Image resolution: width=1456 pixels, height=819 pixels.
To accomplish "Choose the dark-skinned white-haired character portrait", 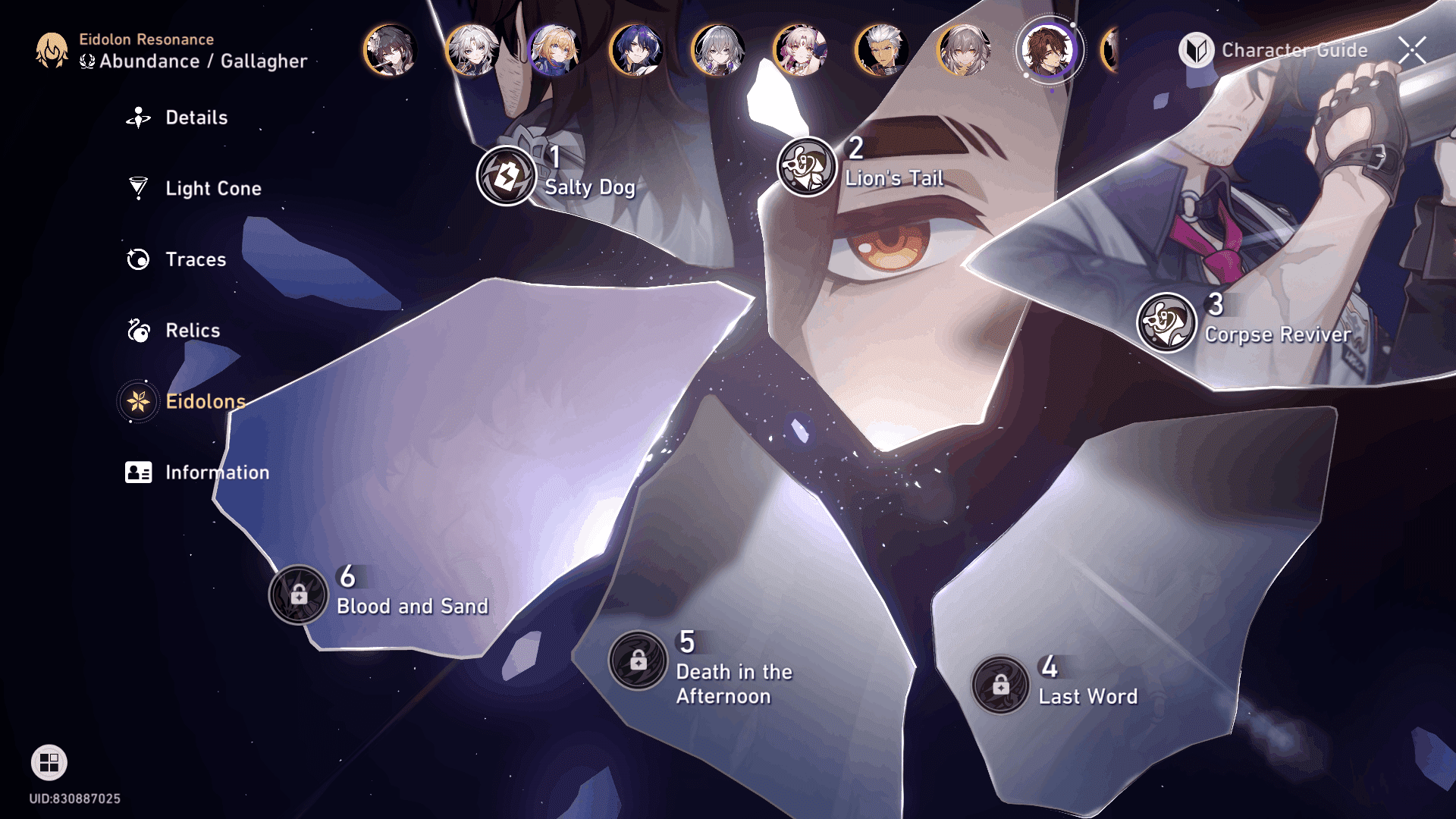I will (882, 50).
